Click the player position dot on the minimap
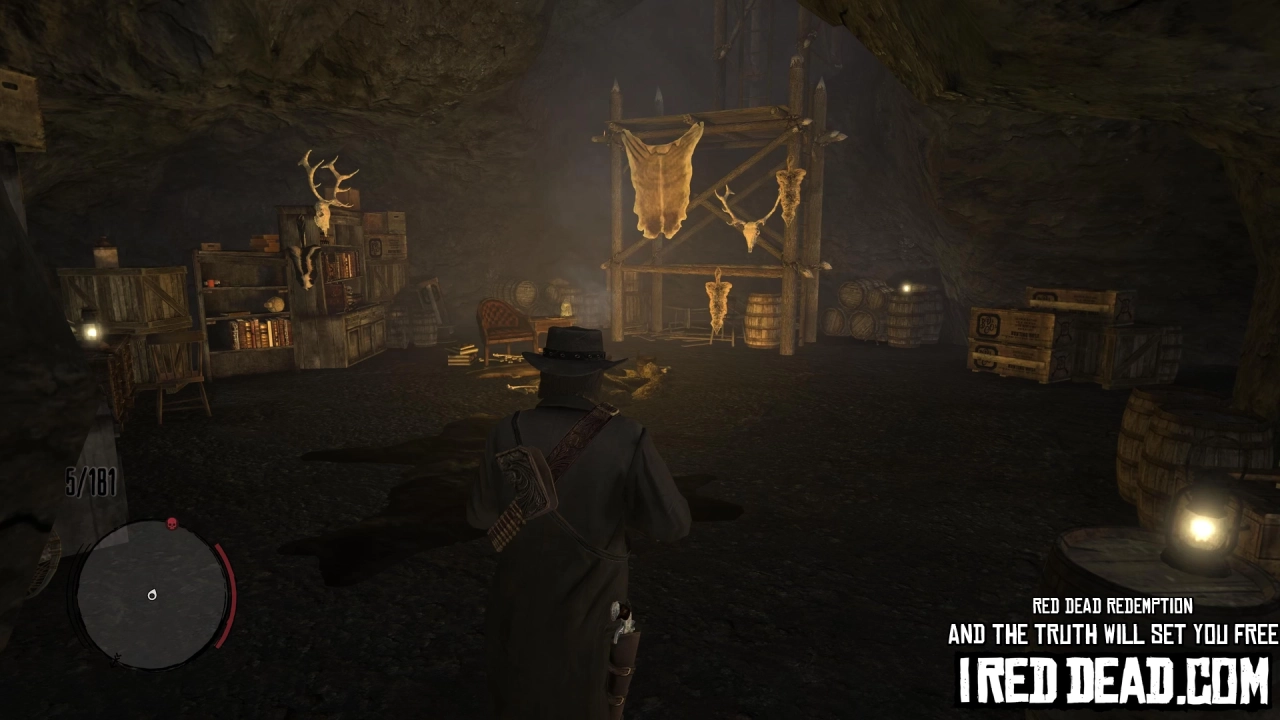This screenshot has height=720, width=1280. click(153, 594)
